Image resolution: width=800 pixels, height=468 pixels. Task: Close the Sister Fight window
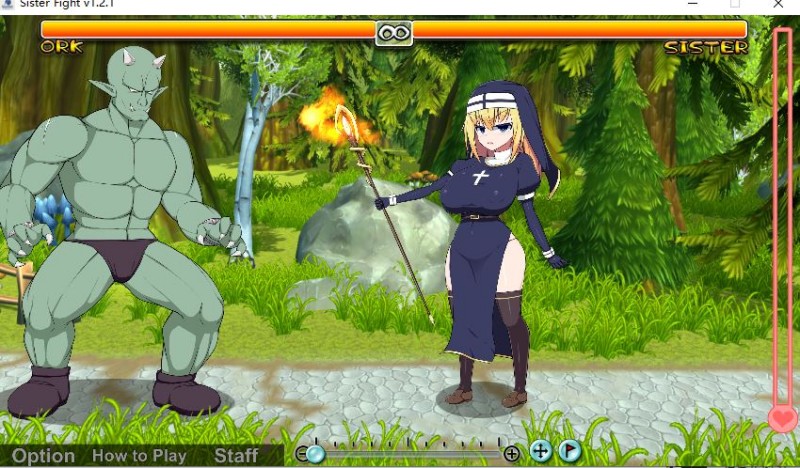[x=778, y=4]
